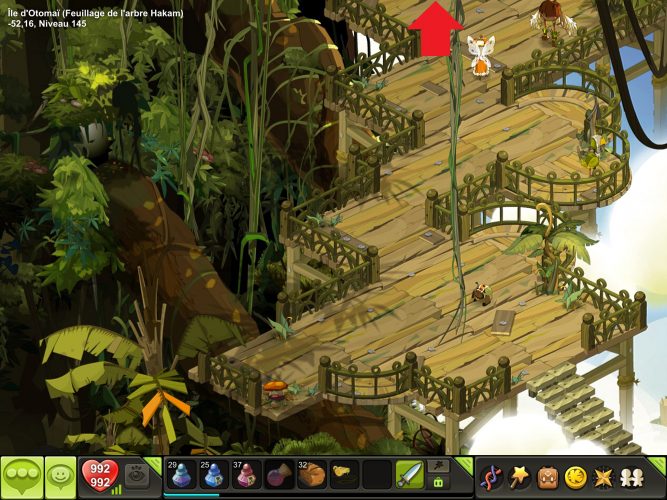Screen dimensions: 667x500
Task: Use the pink potion stacked 37
Action: click(x=245, y=475)
